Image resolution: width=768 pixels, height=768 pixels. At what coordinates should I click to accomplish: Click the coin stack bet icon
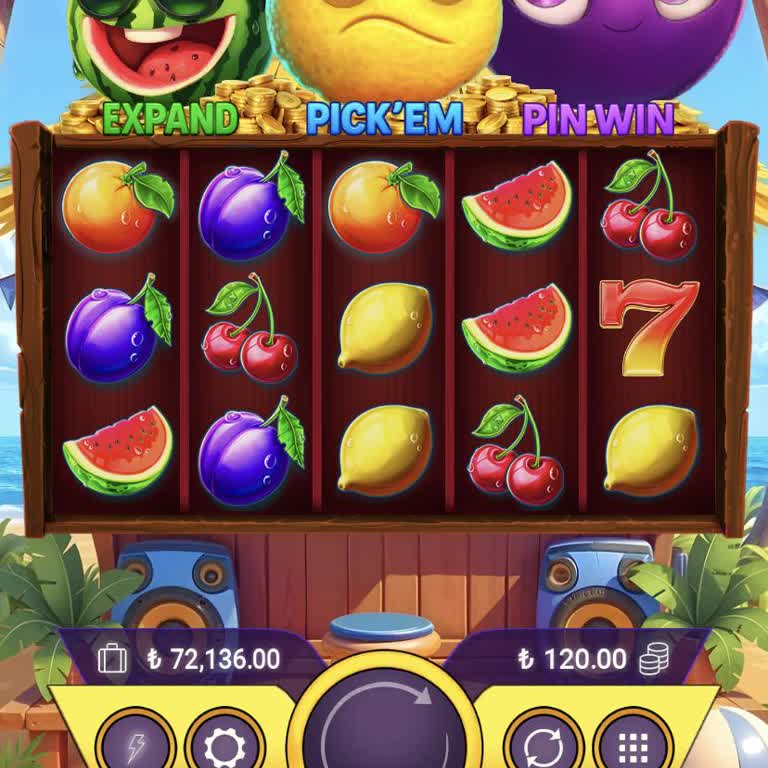pos(654,658)
